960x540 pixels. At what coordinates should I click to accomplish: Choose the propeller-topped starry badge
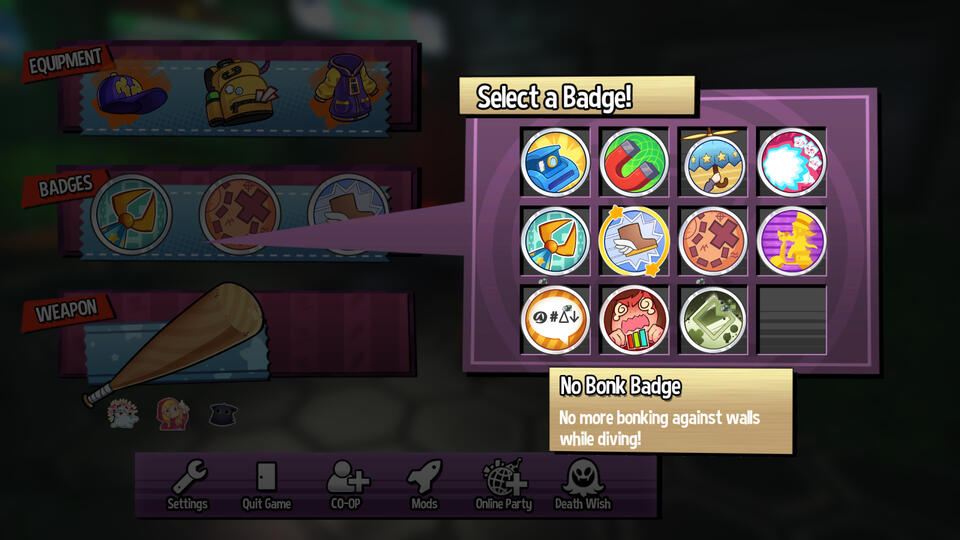click(x=713, y=162)
